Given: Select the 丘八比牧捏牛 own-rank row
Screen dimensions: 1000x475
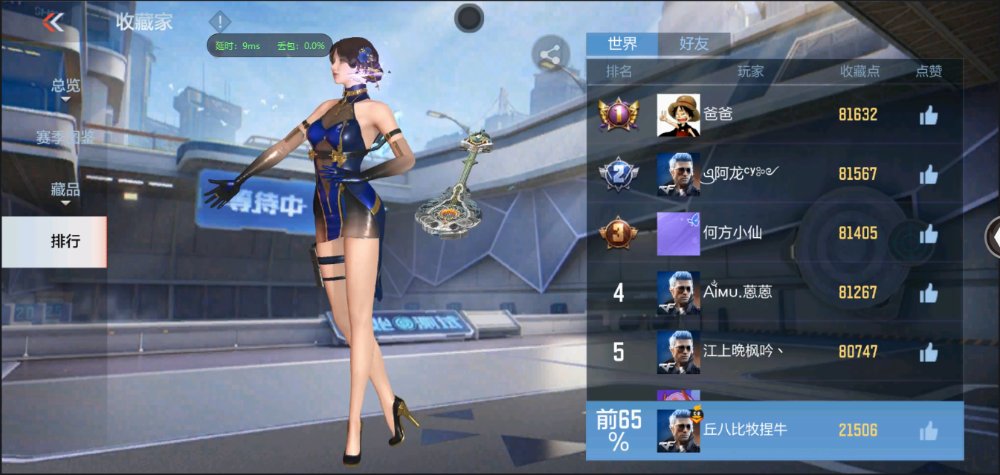Looking at the screenshot, I should (x=775, y=430).
